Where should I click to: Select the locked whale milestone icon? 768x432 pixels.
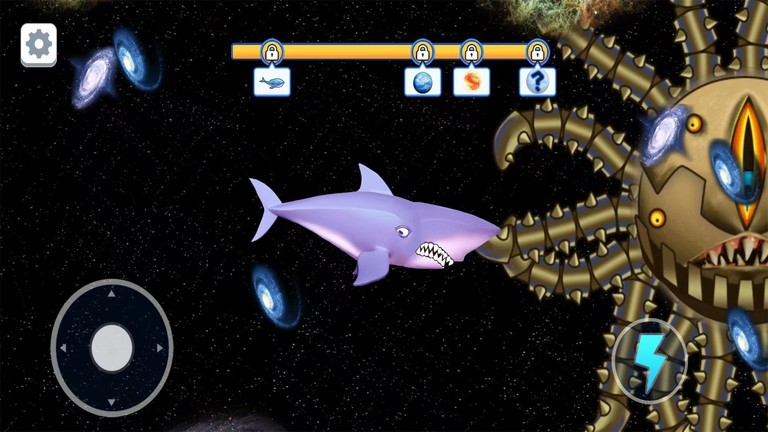272,81
